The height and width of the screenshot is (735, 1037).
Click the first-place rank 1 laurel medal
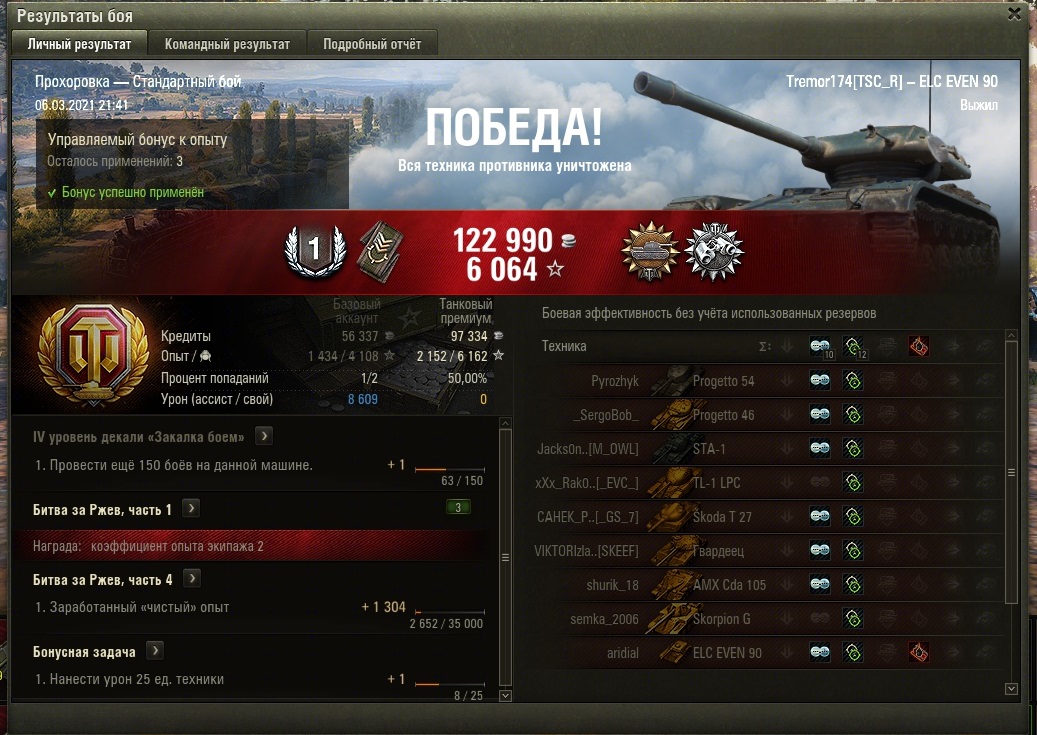(313, 250)
